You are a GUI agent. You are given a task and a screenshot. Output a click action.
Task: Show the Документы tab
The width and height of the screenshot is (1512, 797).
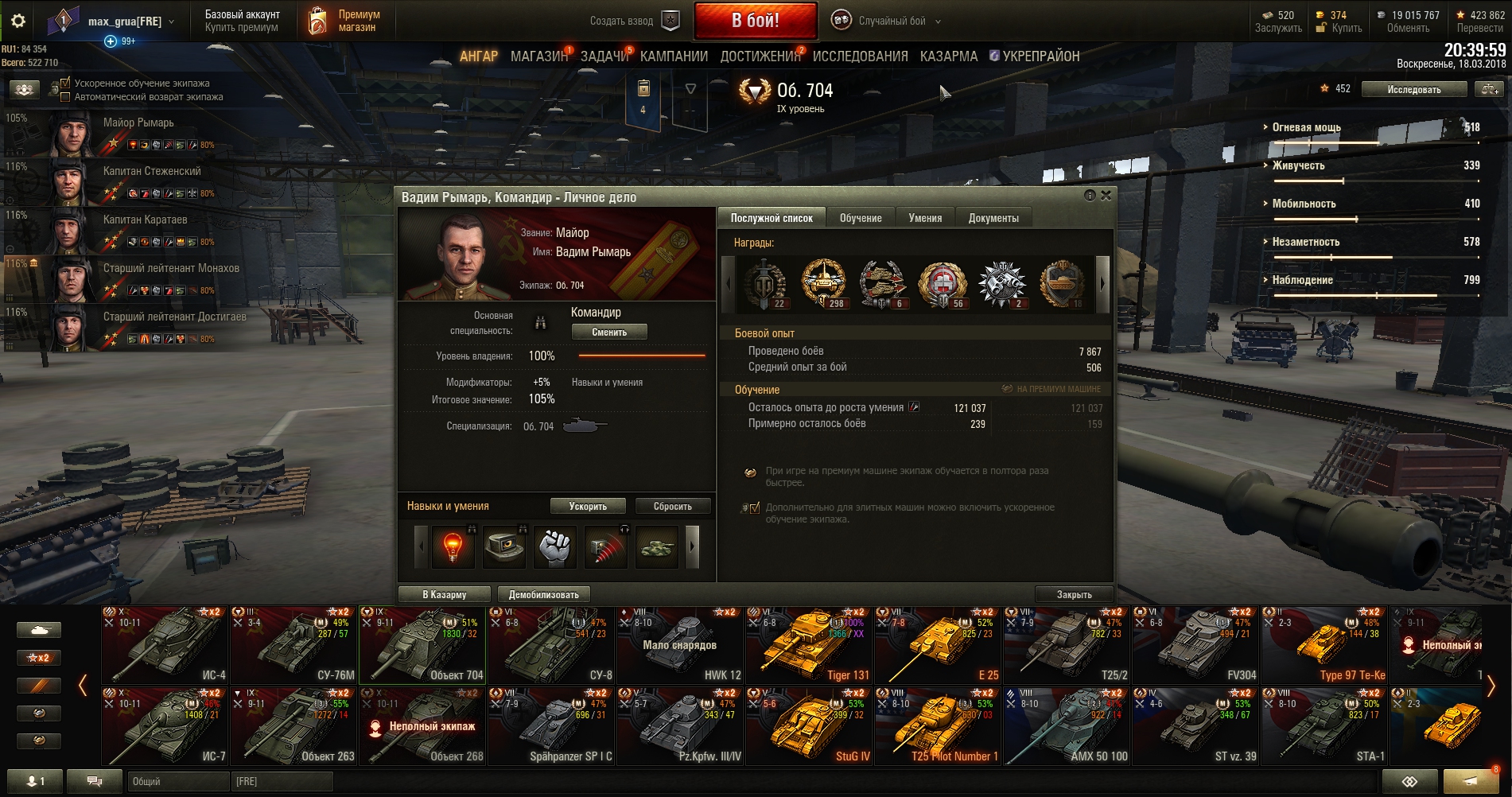pyautogui.click(x=993, y=218)
